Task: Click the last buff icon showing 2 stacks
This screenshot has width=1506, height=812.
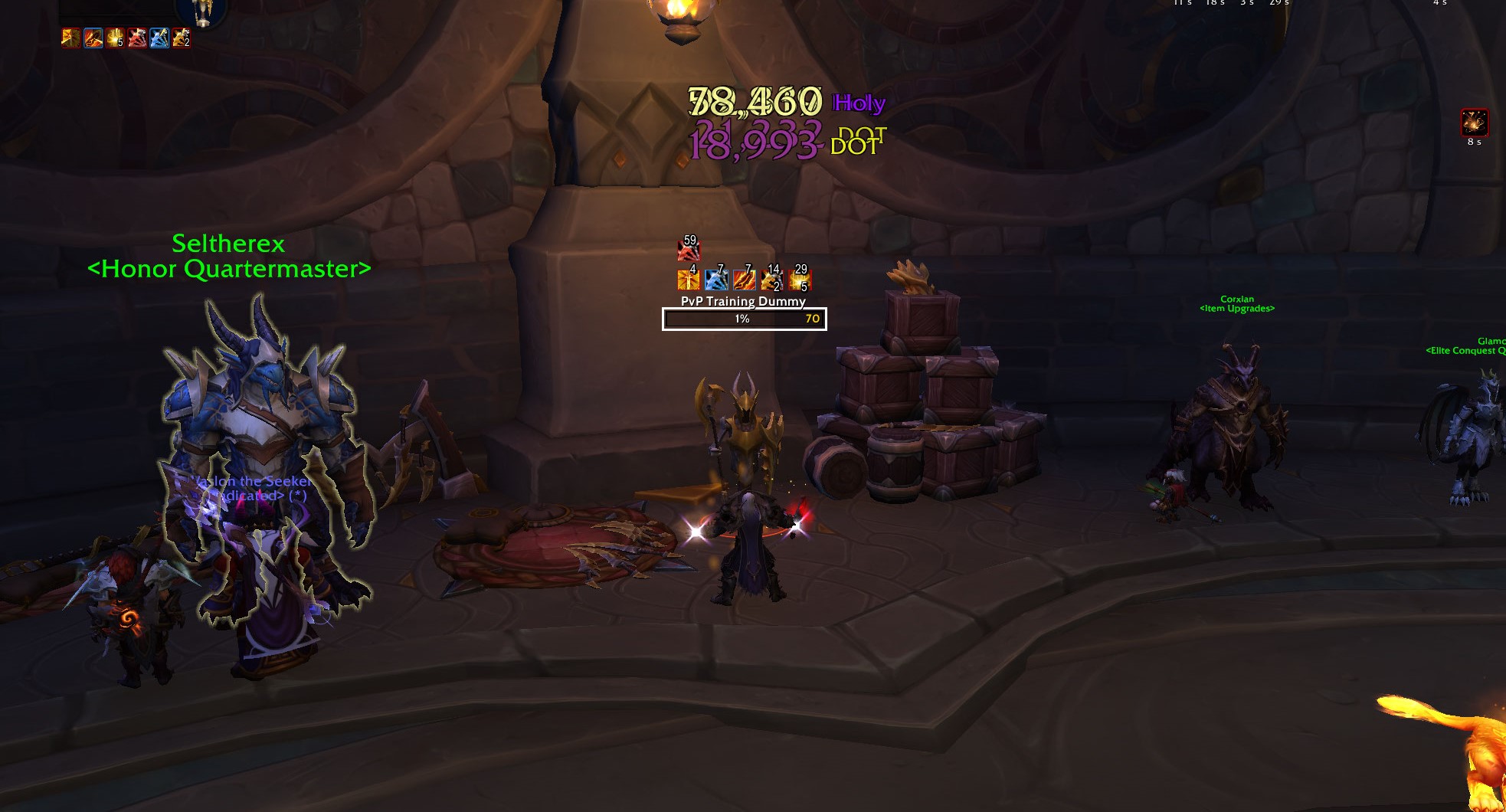Action: [x=182, y=39]
